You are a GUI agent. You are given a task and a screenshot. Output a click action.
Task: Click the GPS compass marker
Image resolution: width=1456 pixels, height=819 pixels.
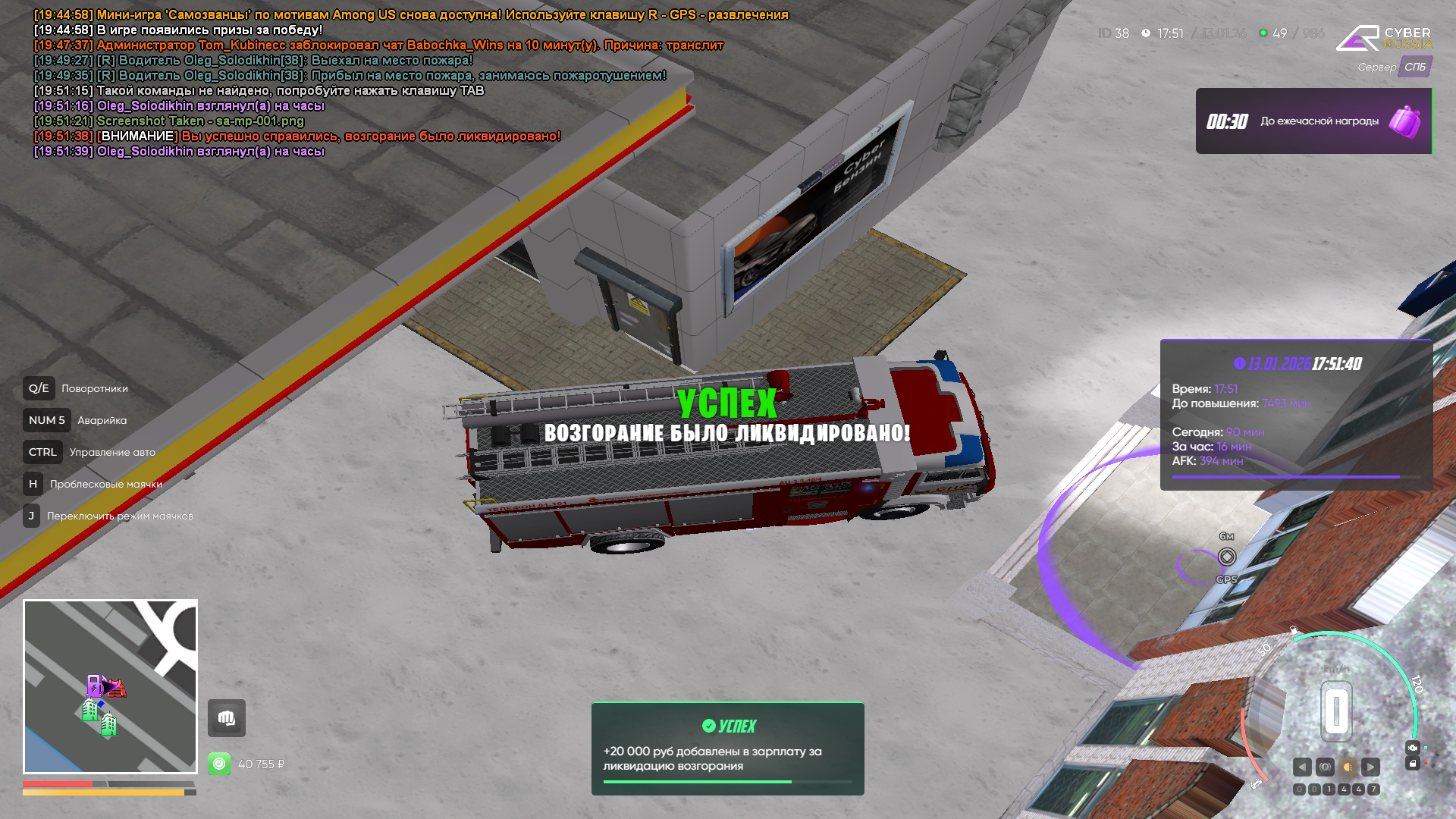pos(1227,557)
